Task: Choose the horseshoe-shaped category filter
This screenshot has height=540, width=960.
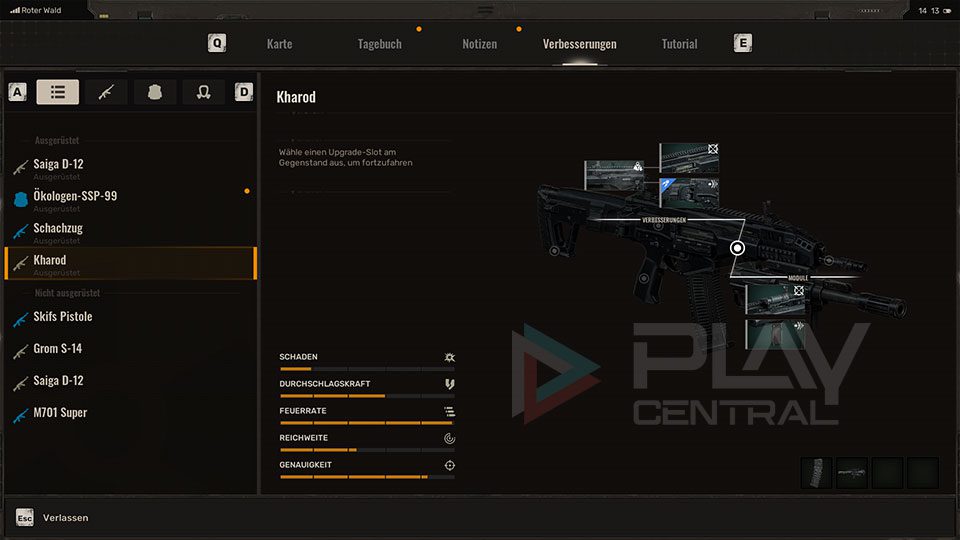Action: coord(204,92)
